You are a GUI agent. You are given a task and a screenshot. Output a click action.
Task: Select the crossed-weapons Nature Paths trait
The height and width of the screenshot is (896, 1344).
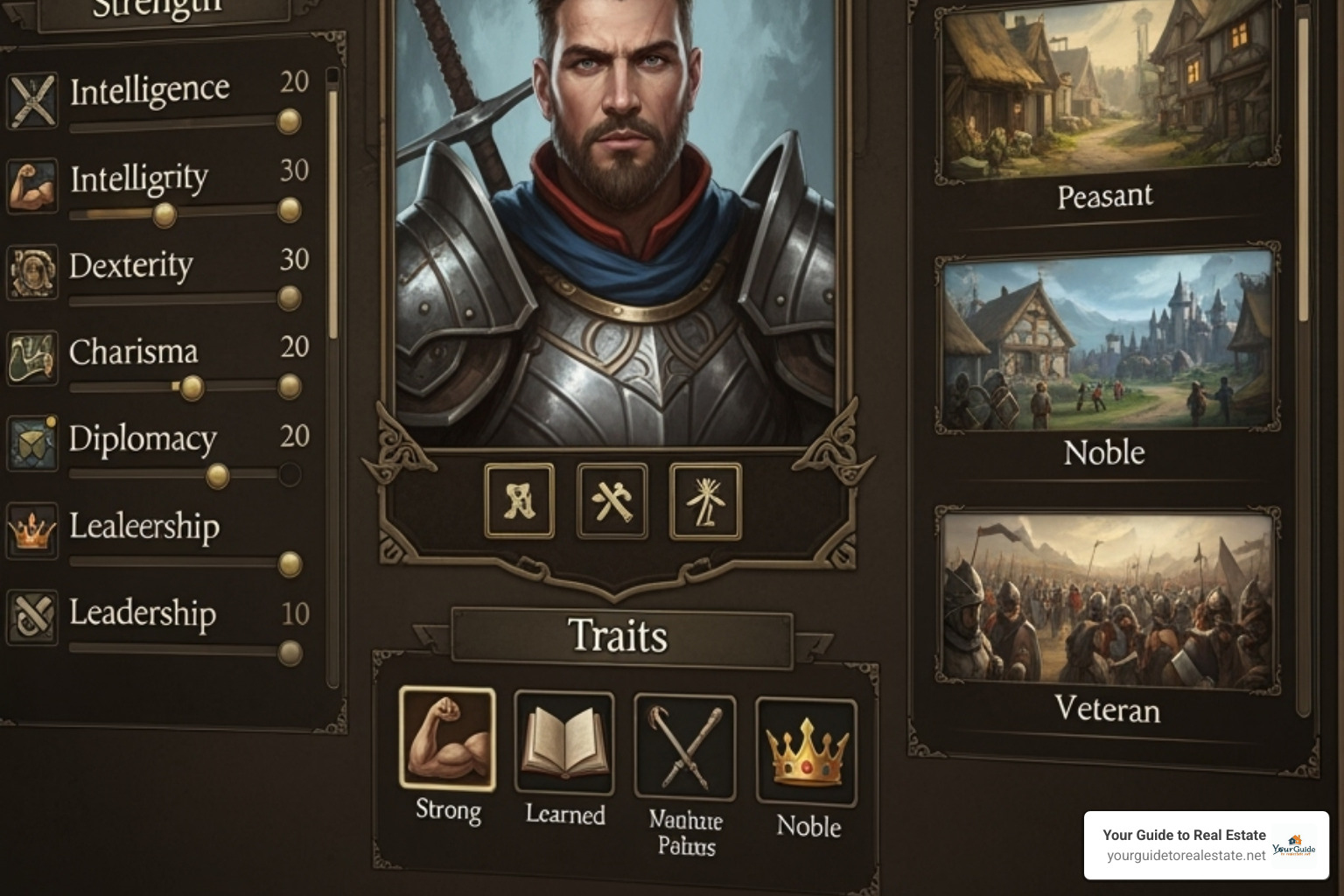[683, 744]
